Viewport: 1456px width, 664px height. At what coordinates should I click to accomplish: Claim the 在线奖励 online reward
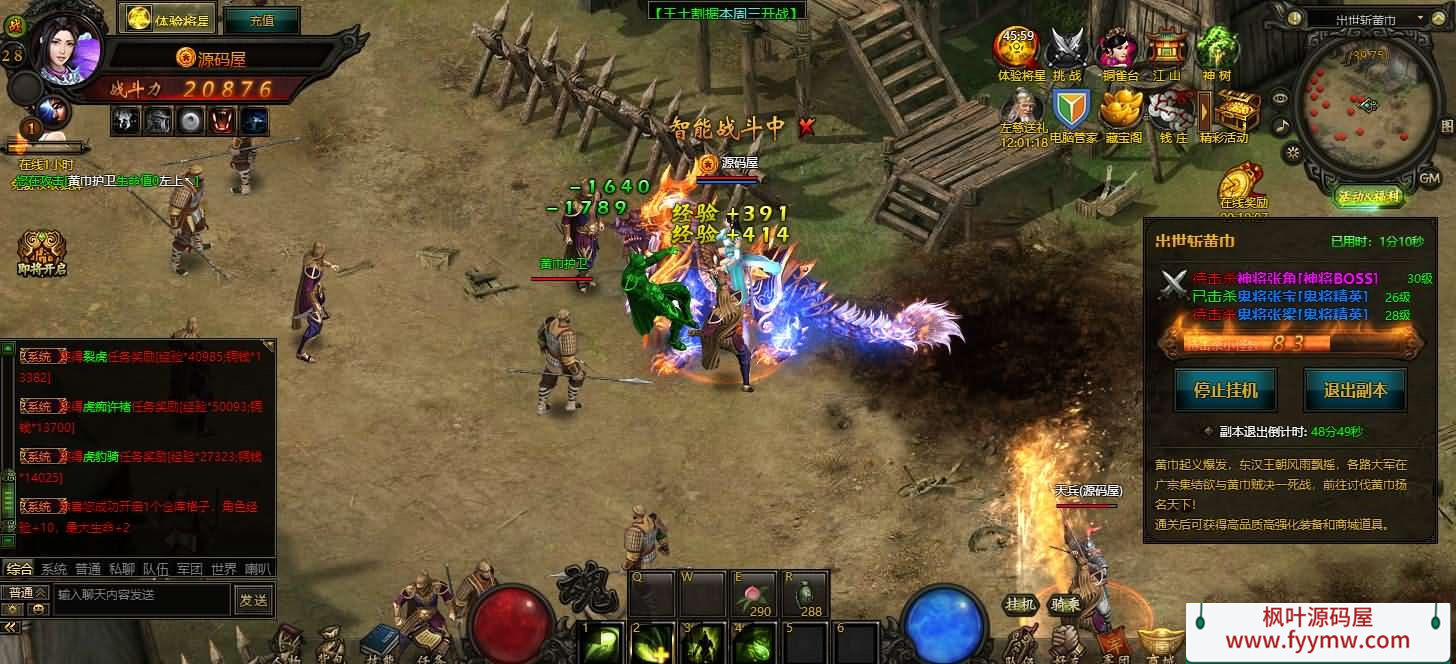pyautogui.click(x=1243, y=185)
